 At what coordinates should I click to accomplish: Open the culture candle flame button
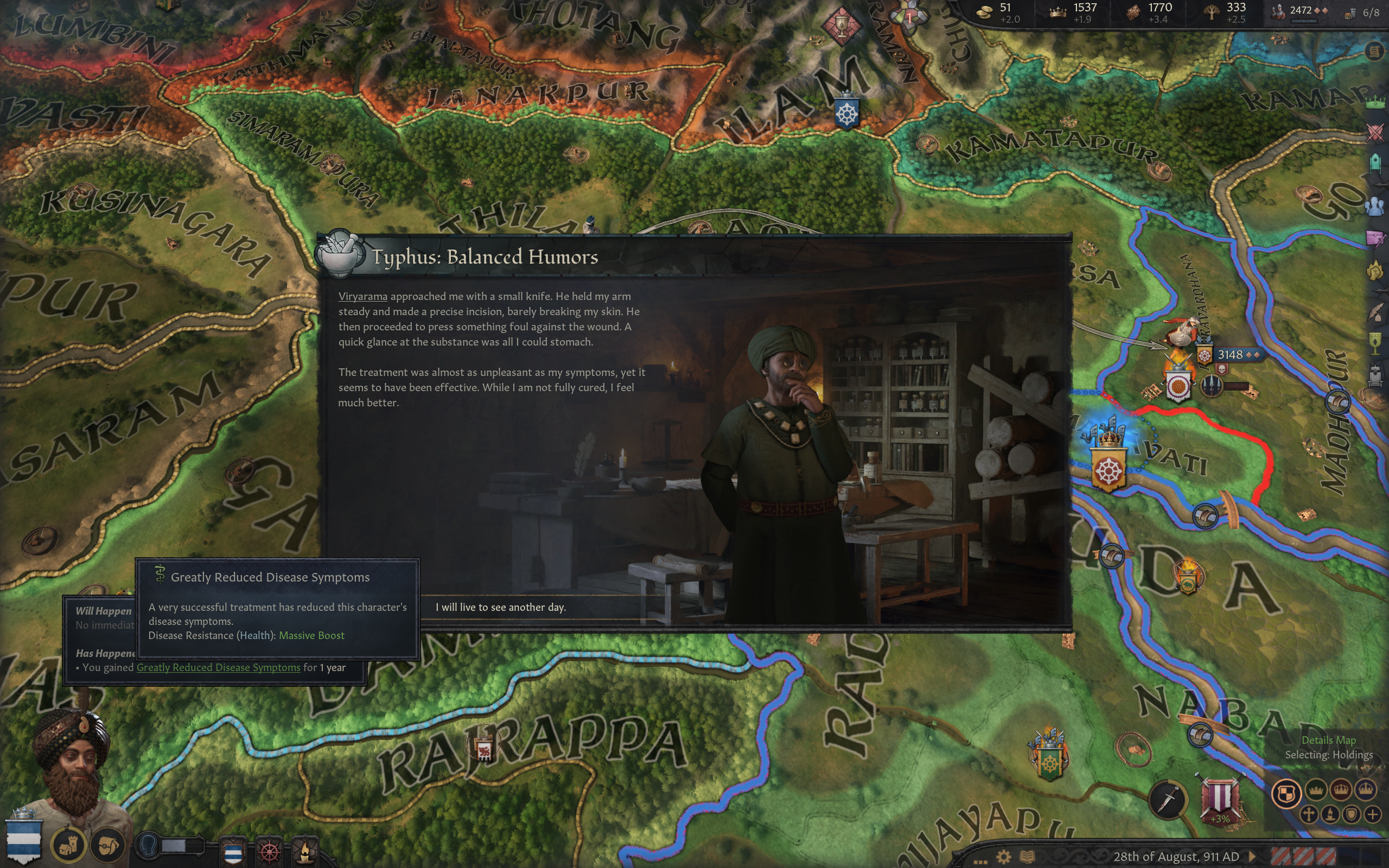305,851
